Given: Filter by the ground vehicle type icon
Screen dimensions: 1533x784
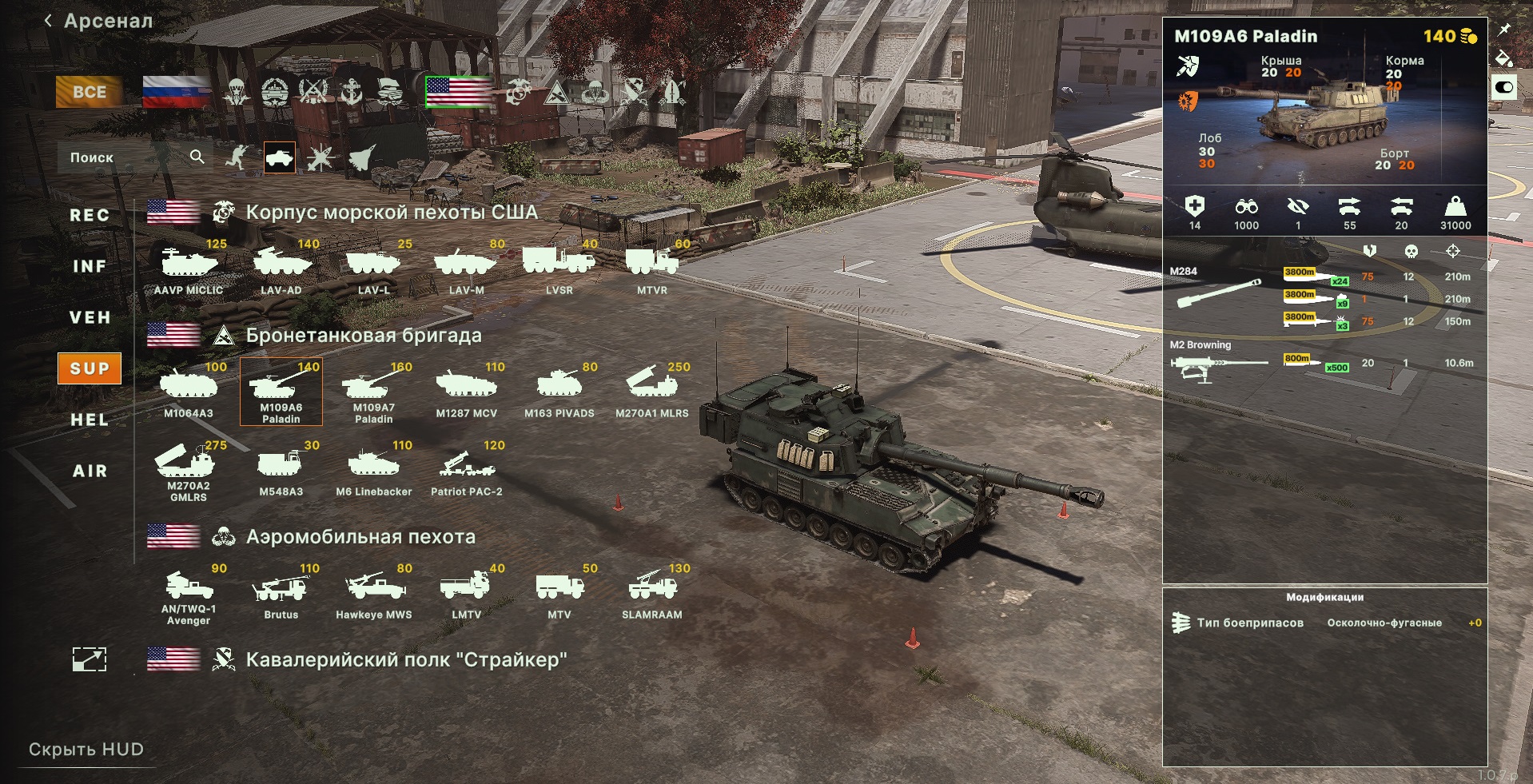Looking at the screenshot, I should point(280,157).
